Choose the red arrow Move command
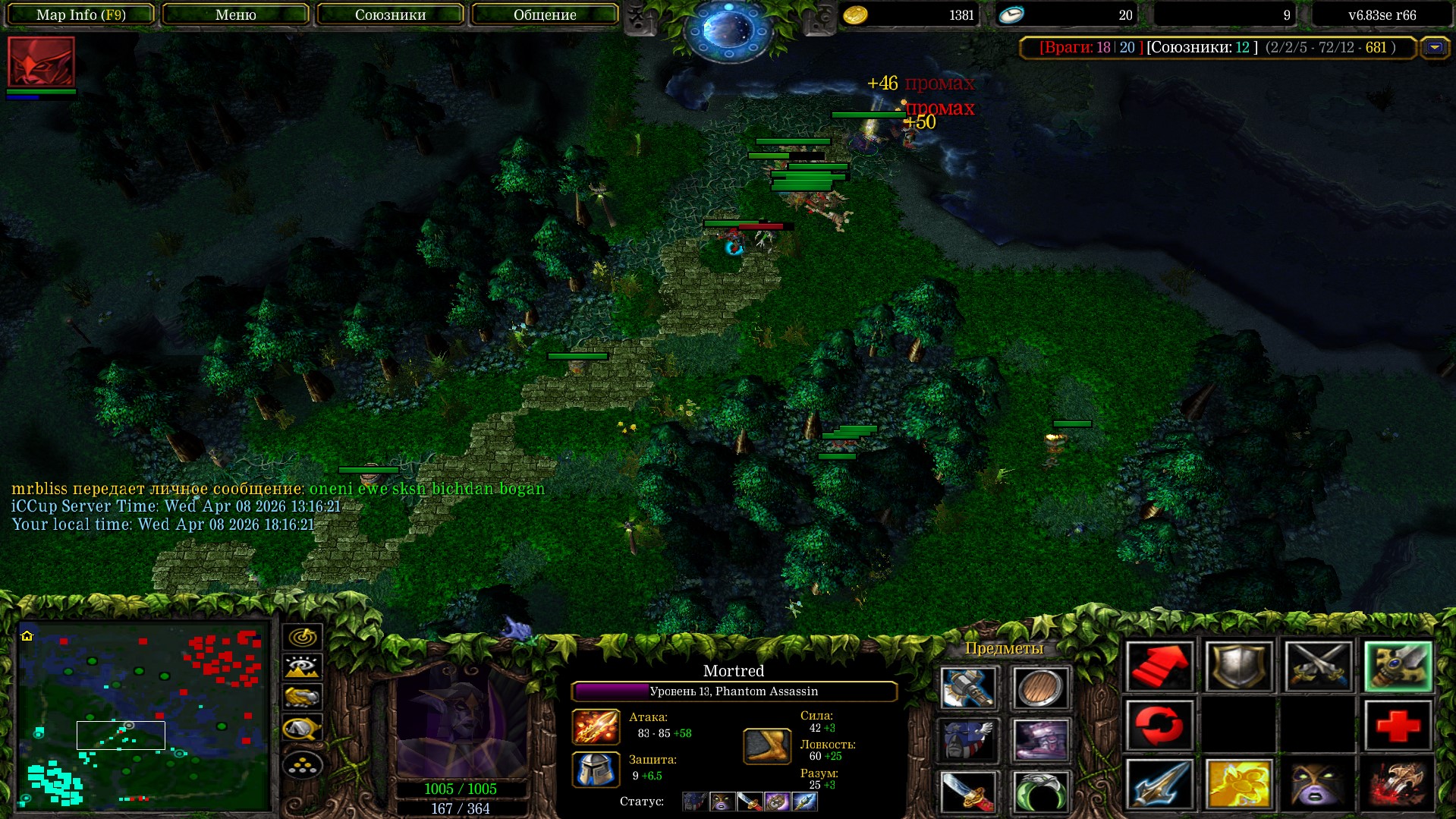The image size is (1456, 819). tap(1159, 666)
